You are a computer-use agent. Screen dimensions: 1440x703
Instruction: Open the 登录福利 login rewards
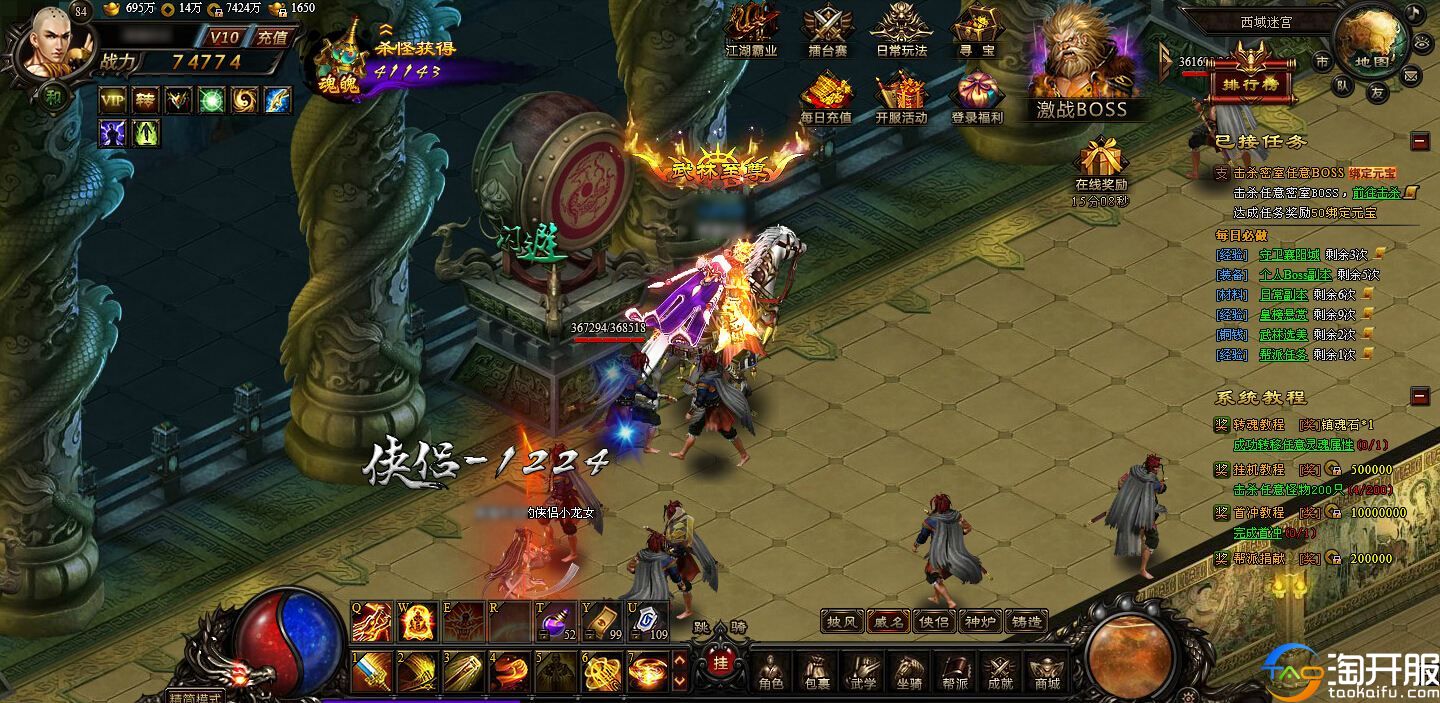[977, 97]
